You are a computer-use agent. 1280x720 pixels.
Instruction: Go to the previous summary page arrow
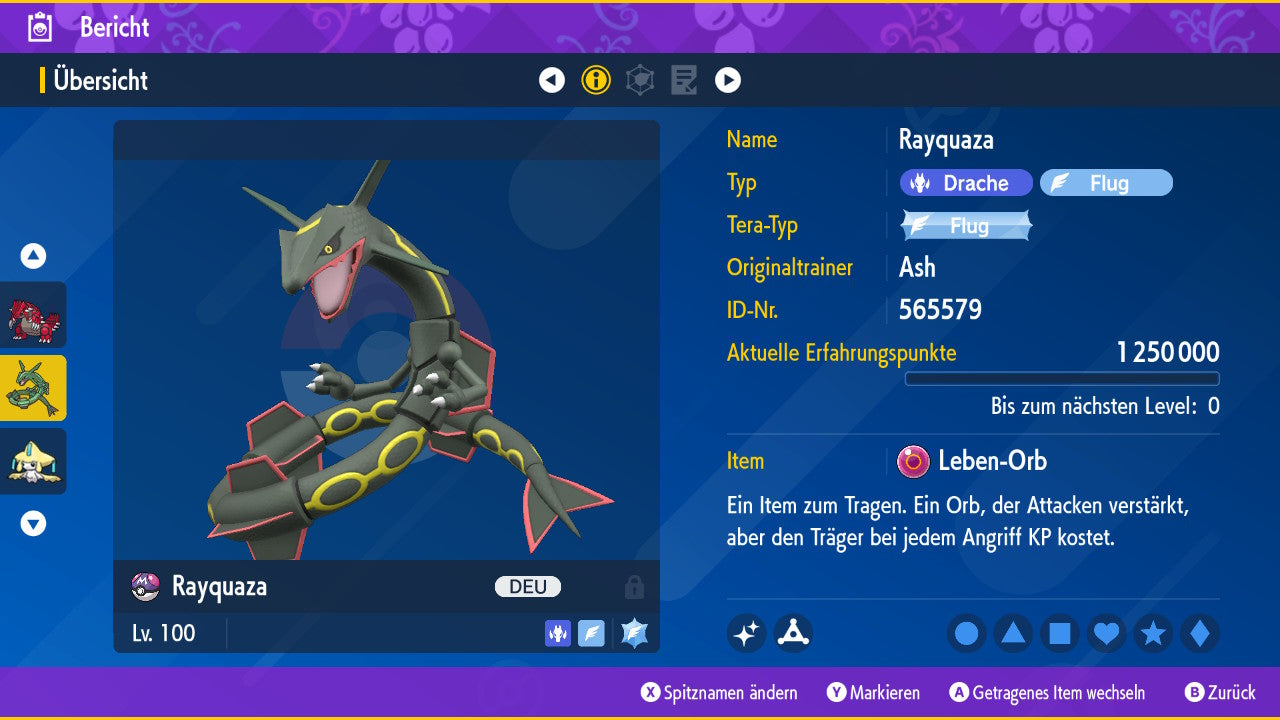point(552,80)
